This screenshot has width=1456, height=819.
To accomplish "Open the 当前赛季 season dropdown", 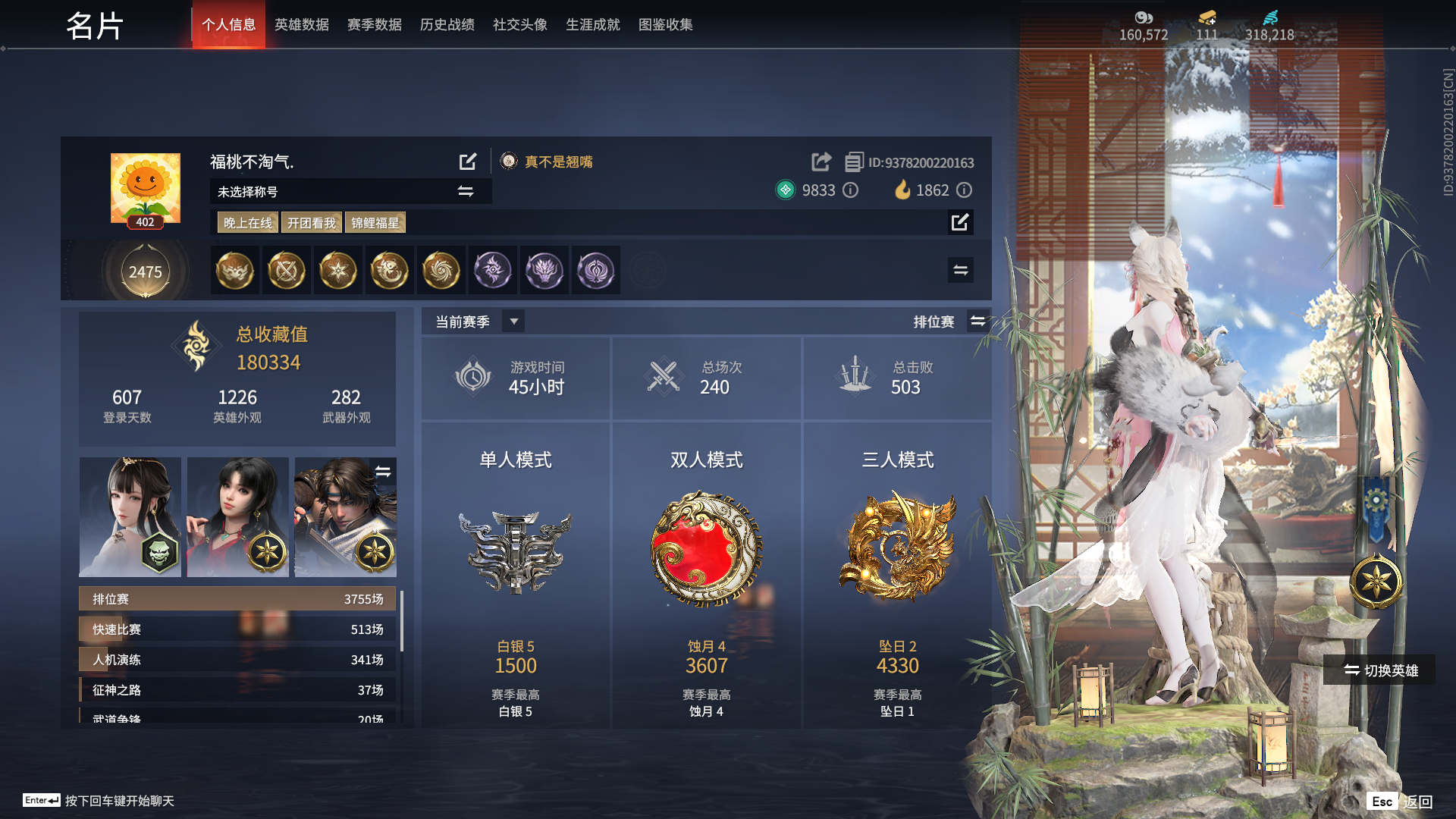I will click(x=513, y=321).
